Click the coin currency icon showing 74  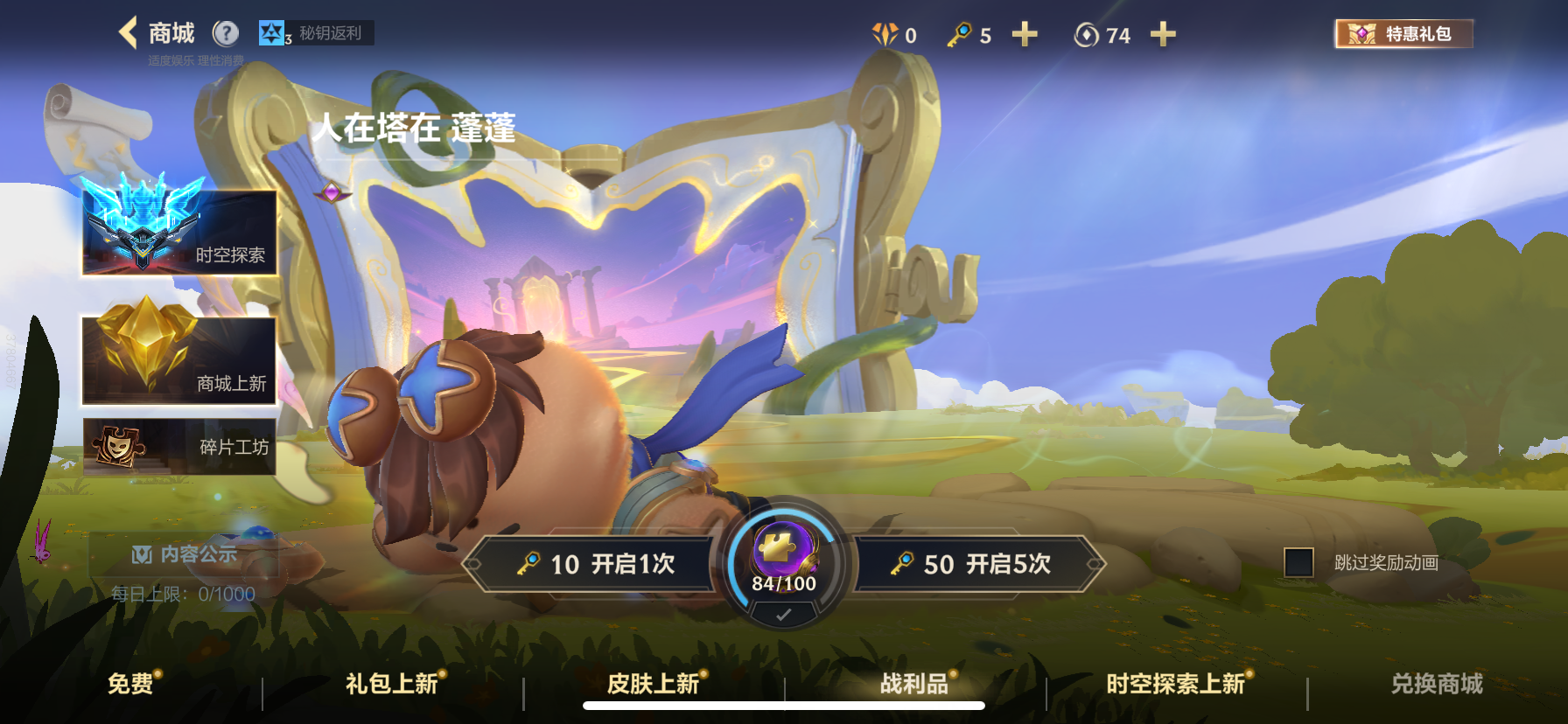click(x=1085, y=35)
